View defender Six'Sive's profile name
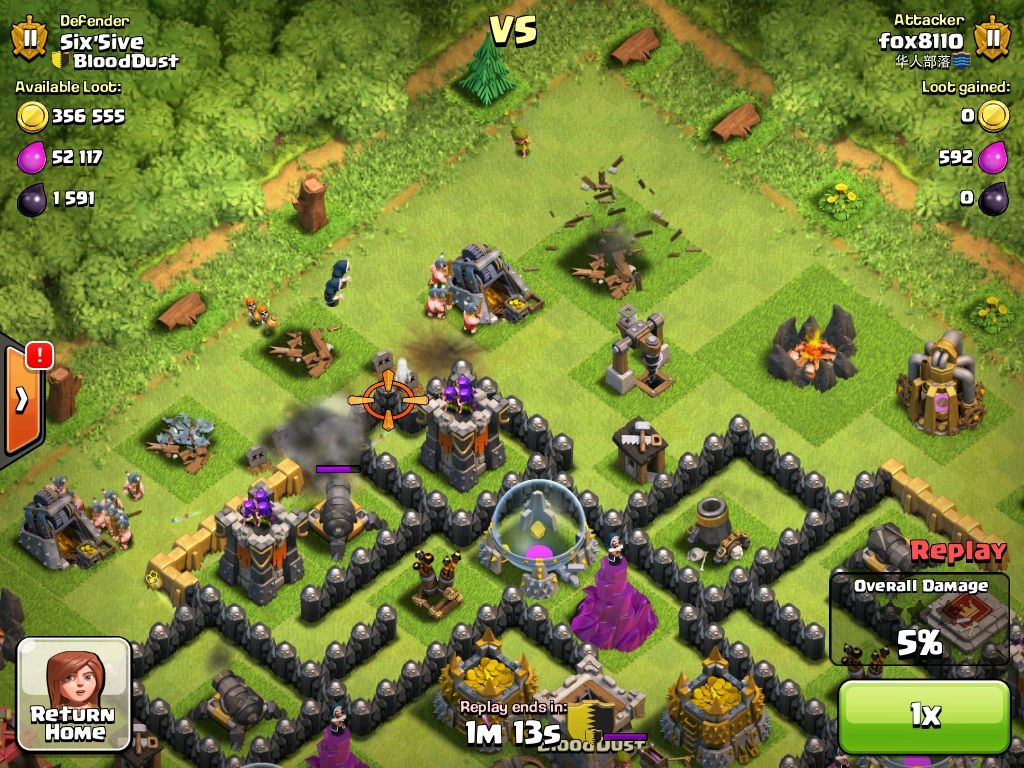This screenshot has width=1024, height=768. click(x=101, y=42)
